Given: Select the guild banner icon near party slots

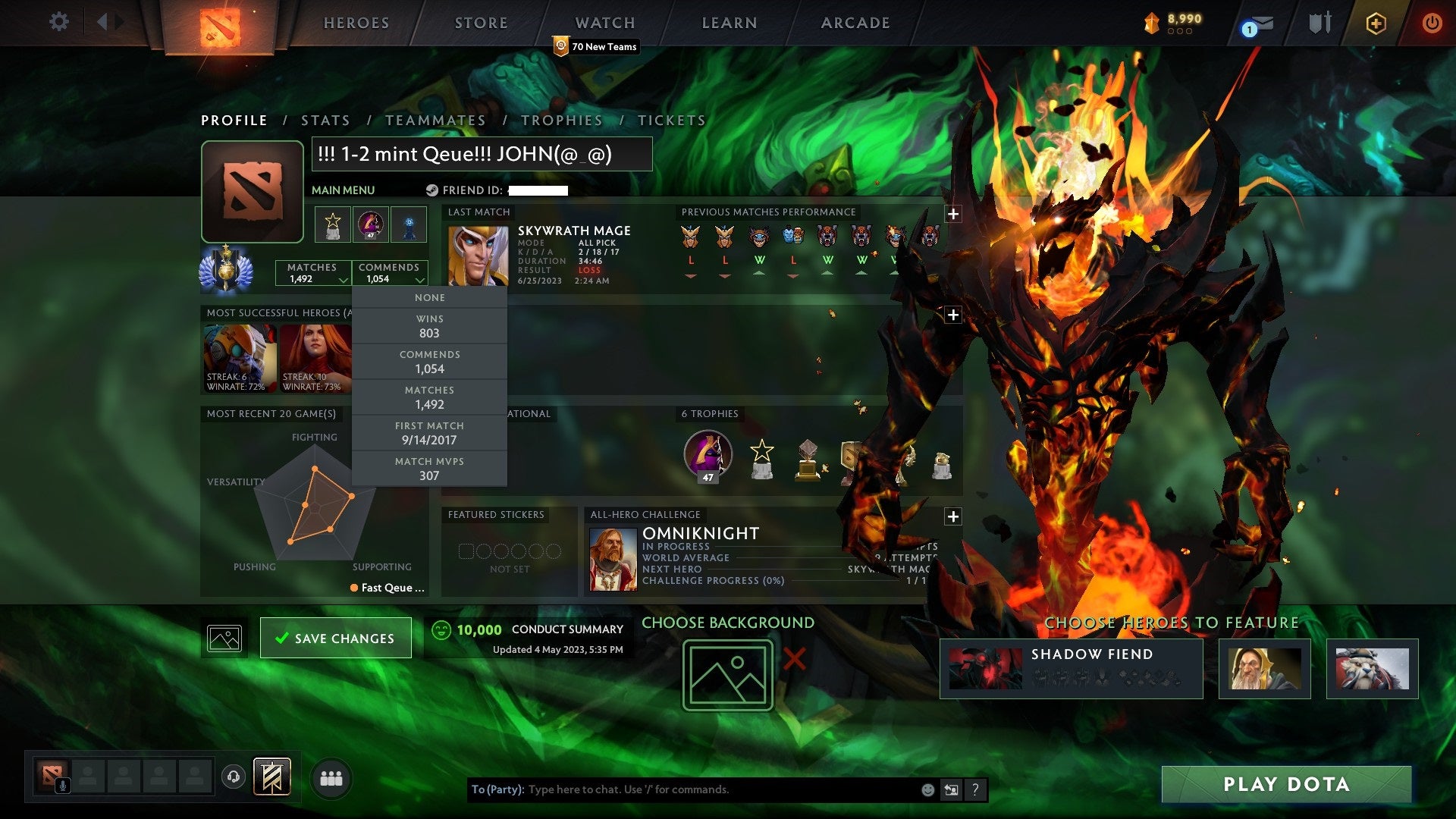Looking at the screenshot, I should coord(273,778).
